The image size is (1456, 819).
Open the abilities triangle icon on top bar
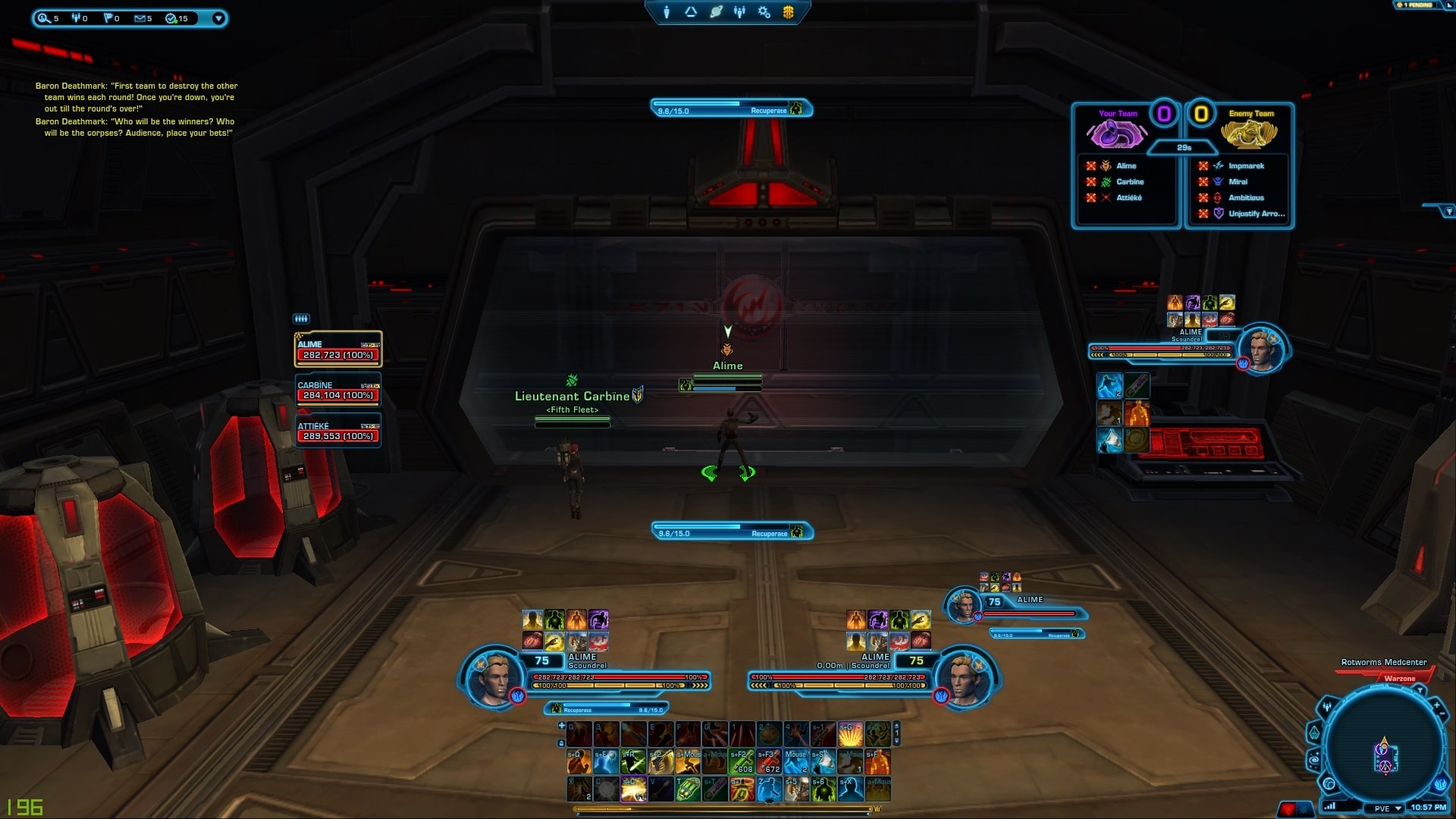pos(690,12)
